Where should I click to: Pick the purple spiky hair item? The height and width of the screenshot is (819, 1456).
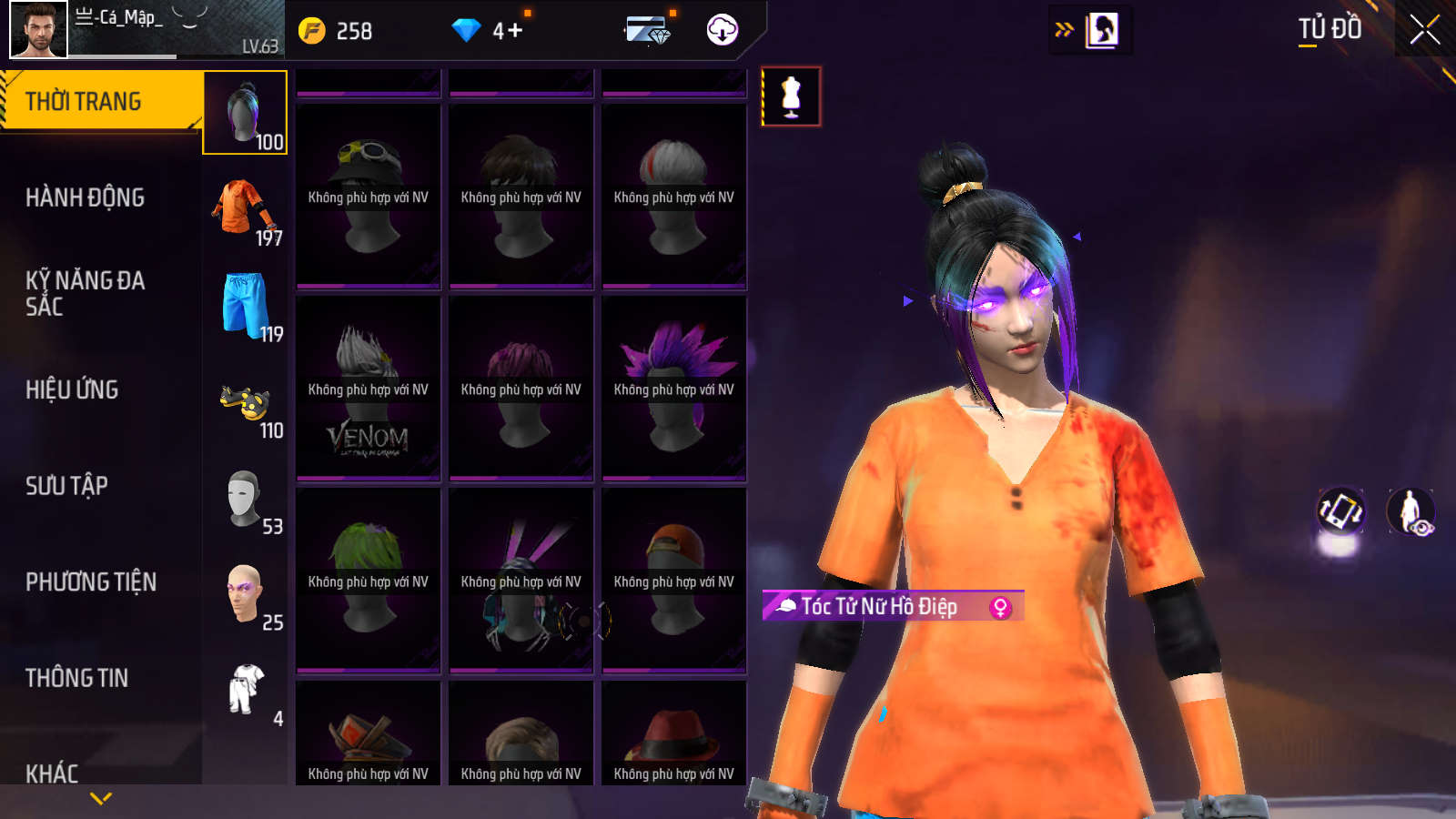(x=674, y=389)
